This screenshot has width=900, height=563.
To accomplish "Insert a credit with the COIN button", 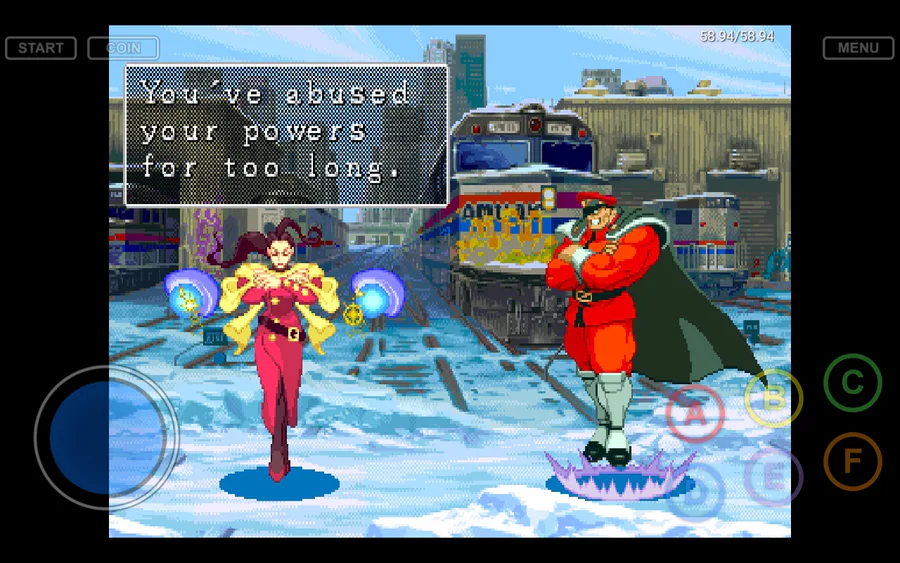I will click(x=123, y=48).
